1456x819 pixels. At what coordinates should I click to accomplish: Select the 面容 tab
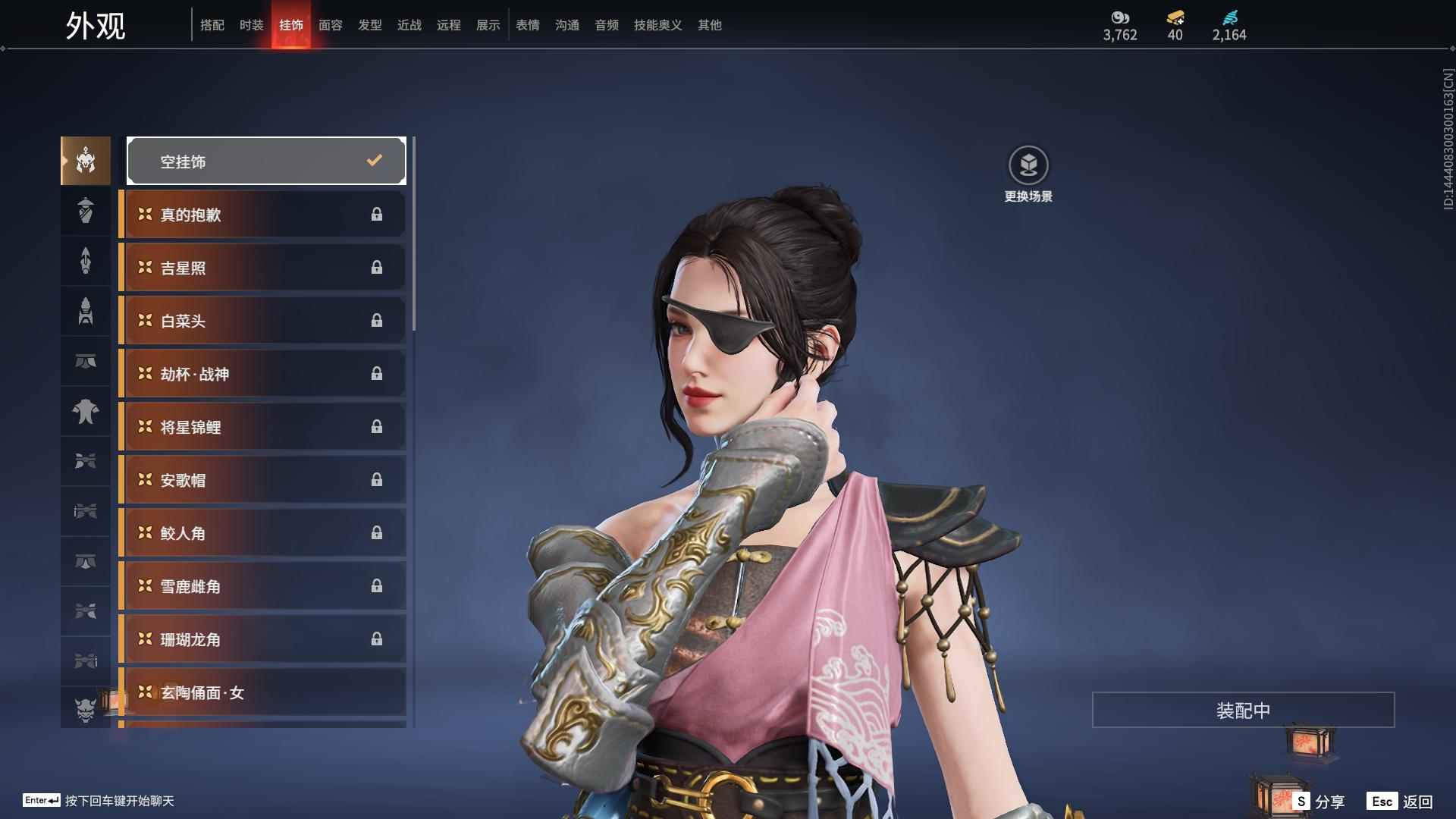coord(331,25)
